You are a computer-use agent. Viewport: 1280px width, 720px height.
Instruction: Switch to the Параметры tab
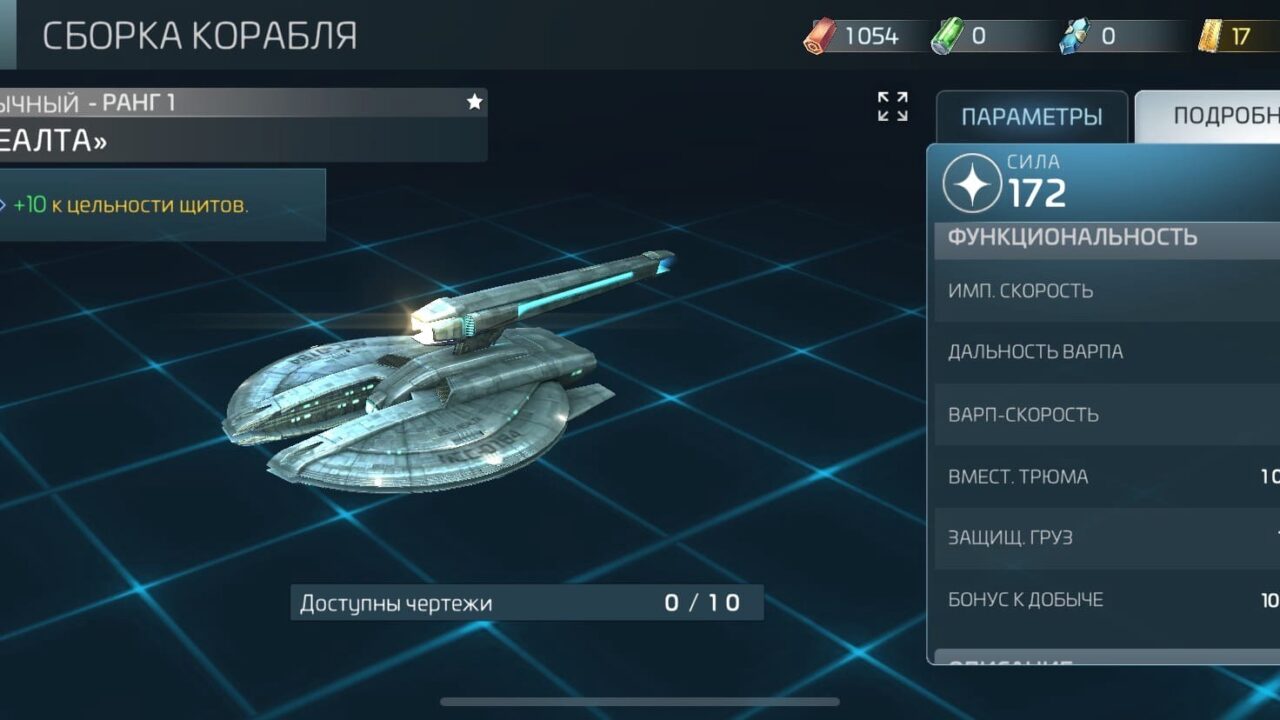(1031, 117)
